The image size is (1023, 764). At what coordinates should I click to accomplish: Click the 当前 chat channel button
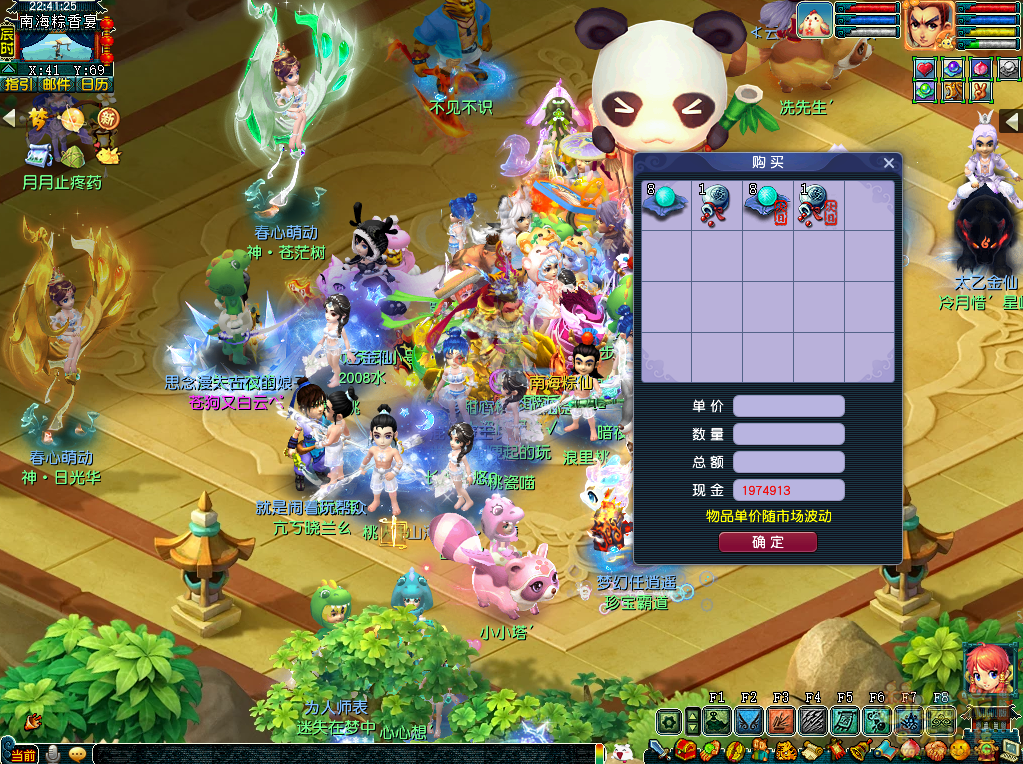[x=22, y=754]
